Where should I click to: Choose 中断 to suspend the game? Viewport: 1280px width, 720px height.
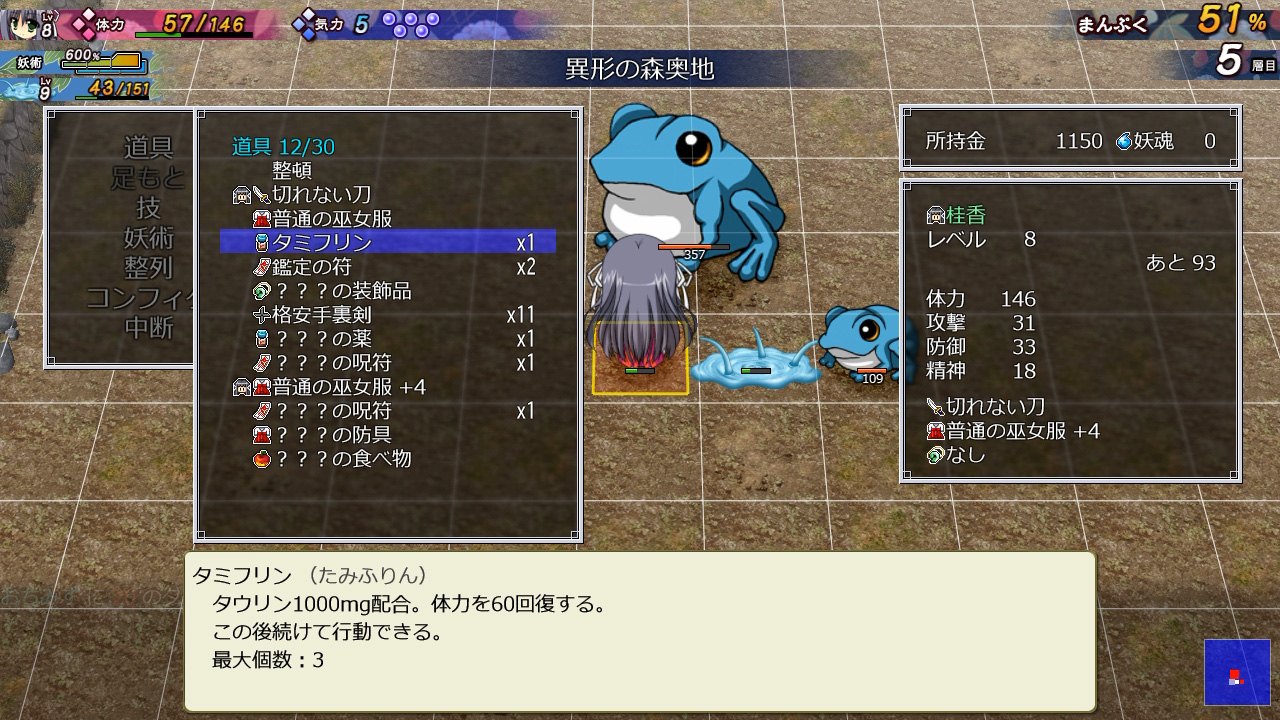148,328
